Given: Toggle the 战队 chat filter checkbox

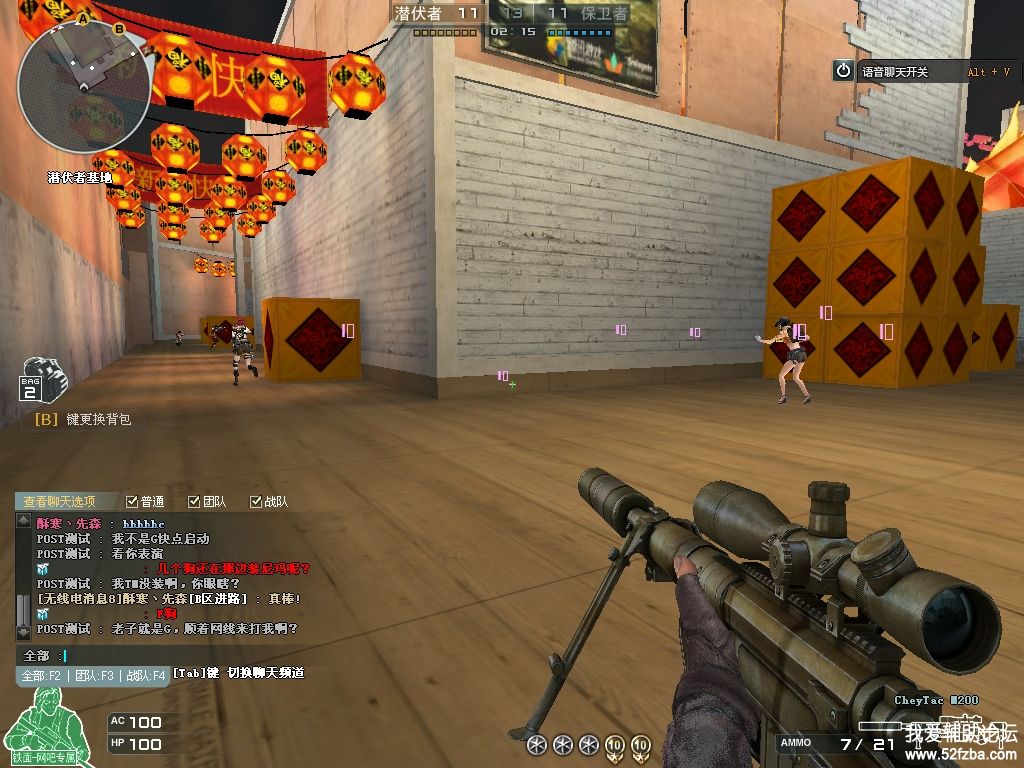Looking at the screenshot, I should [x=256, y=501].
